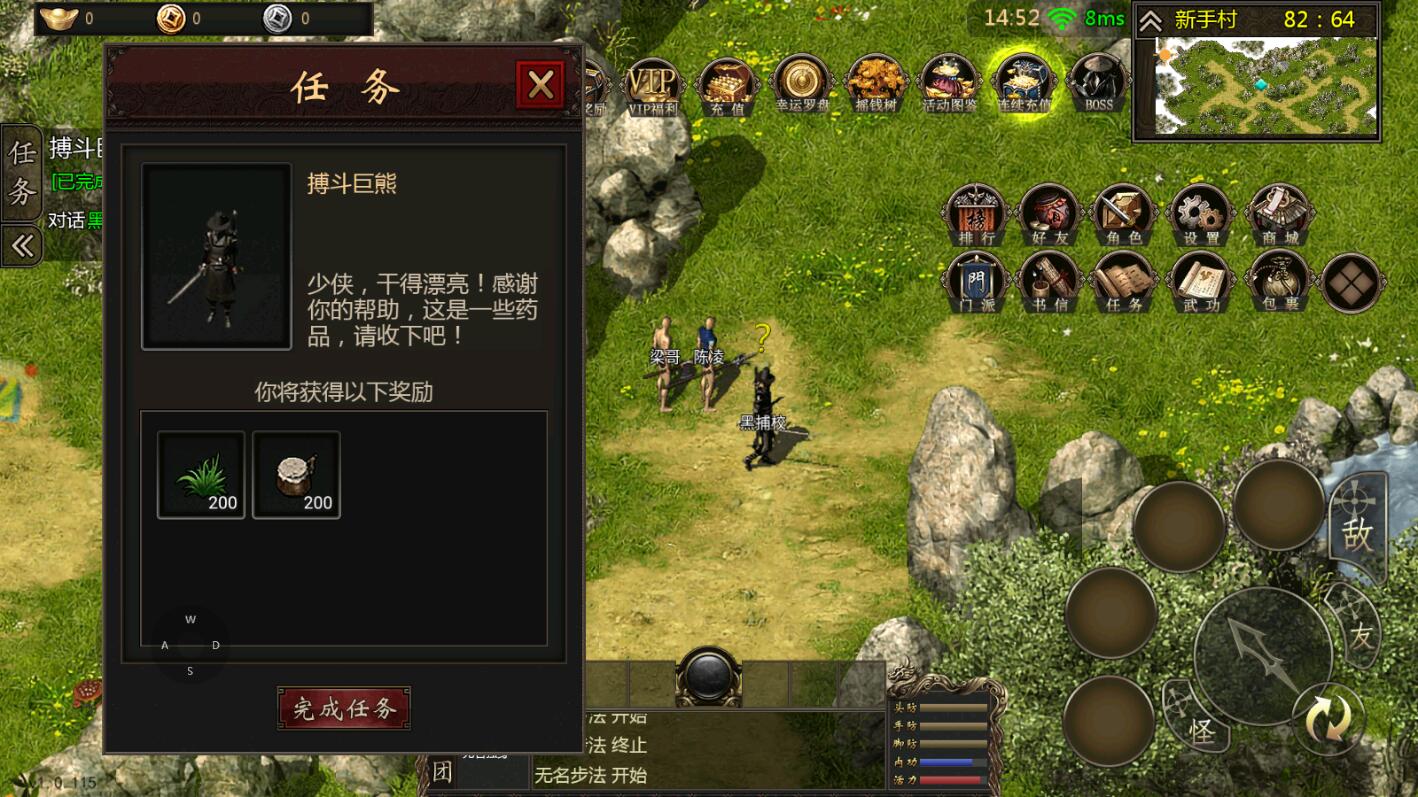This screenshot has height=797, width=1418.
Task: Open the 排行 rankings panel
Action: (975, 212)
